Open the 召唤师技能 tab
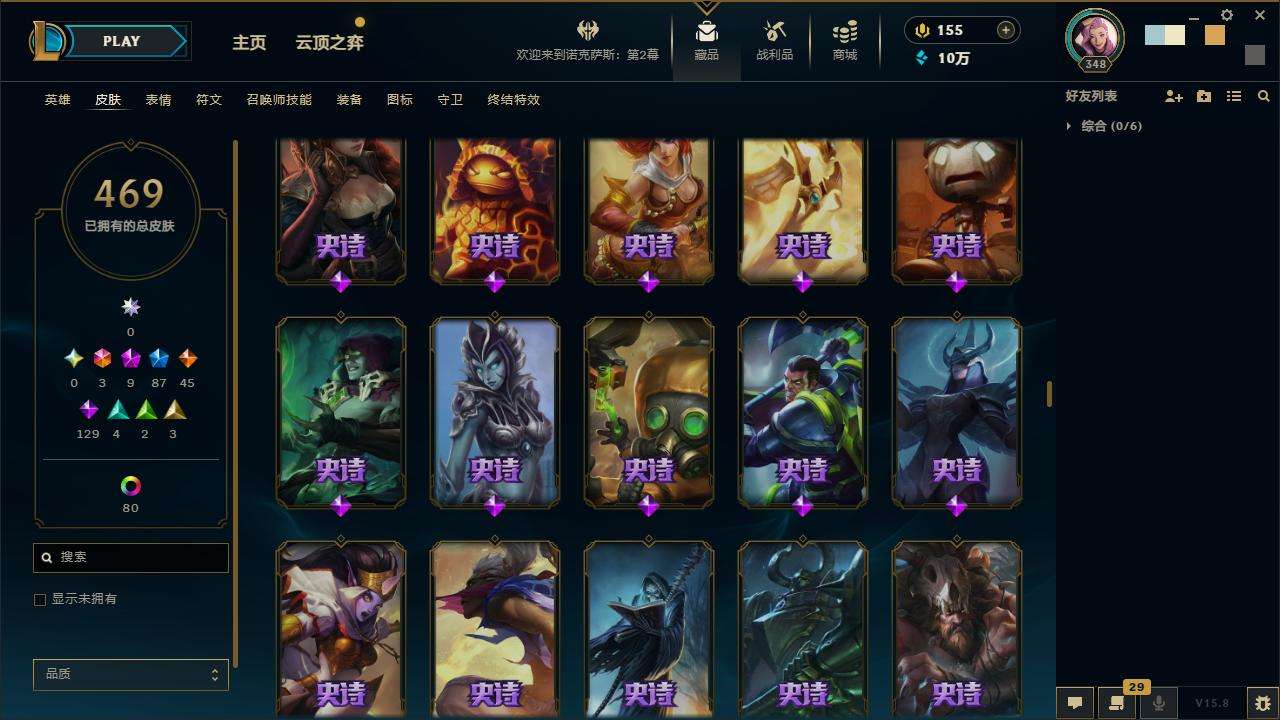The width and height of the screenshot is (1280, 720). pos(279,100)
